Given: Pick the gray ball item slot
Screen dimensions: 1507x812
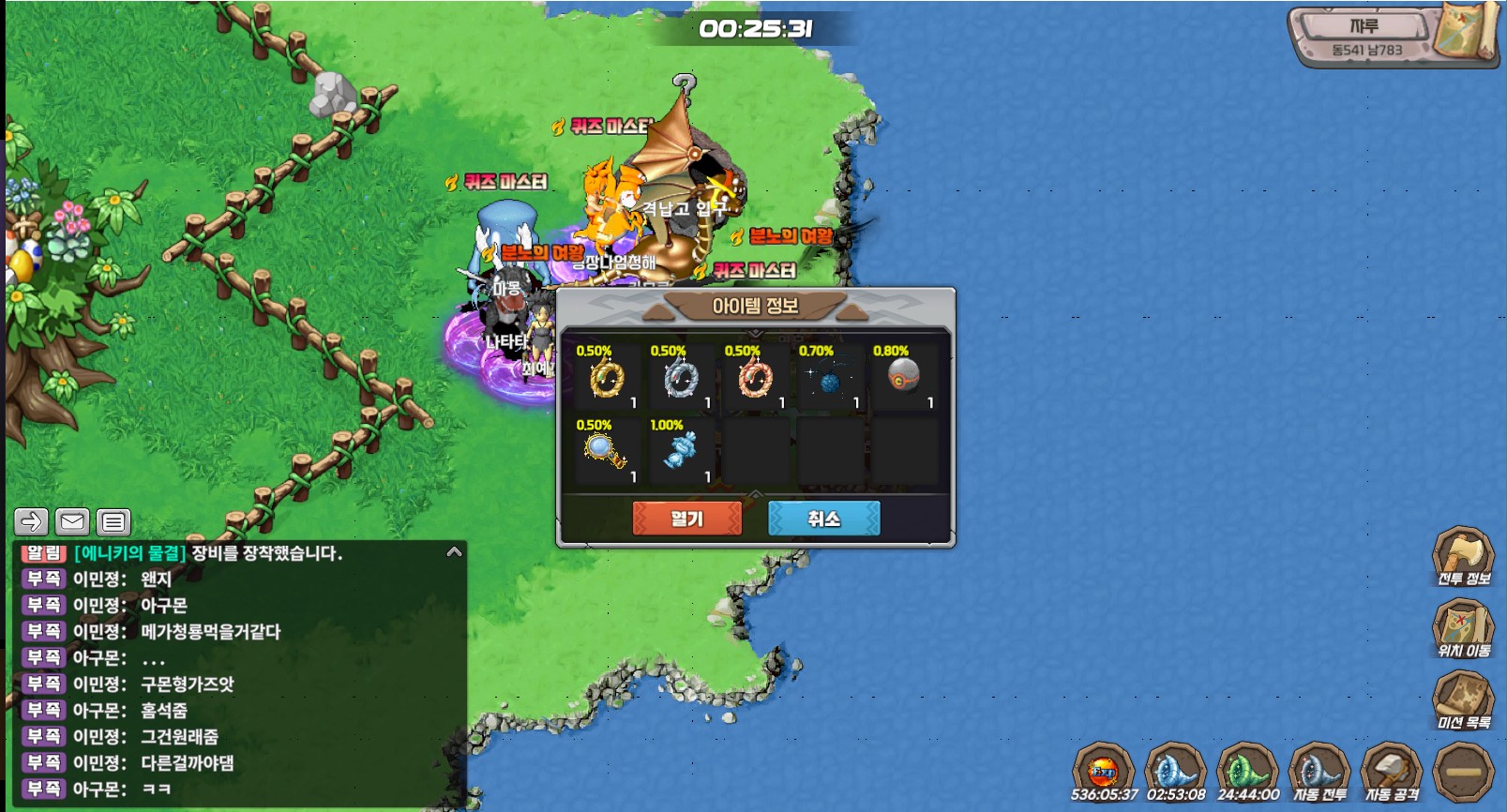Looking at the screenshot, I should coord(904,378).
